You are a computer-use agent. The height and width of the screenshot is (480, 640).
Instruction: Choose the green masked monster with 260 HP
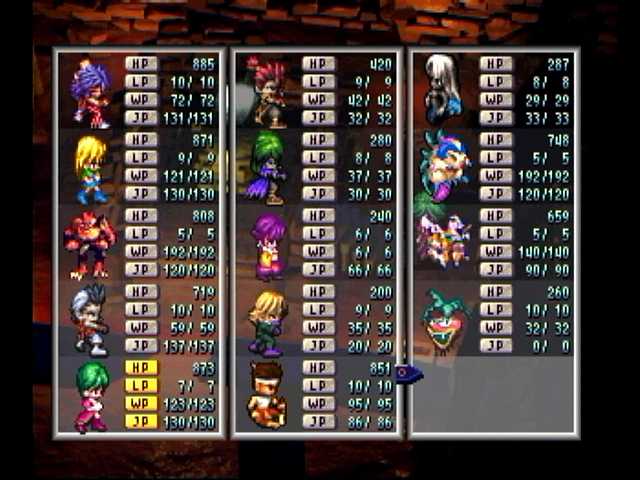click(x=443, y=320)
